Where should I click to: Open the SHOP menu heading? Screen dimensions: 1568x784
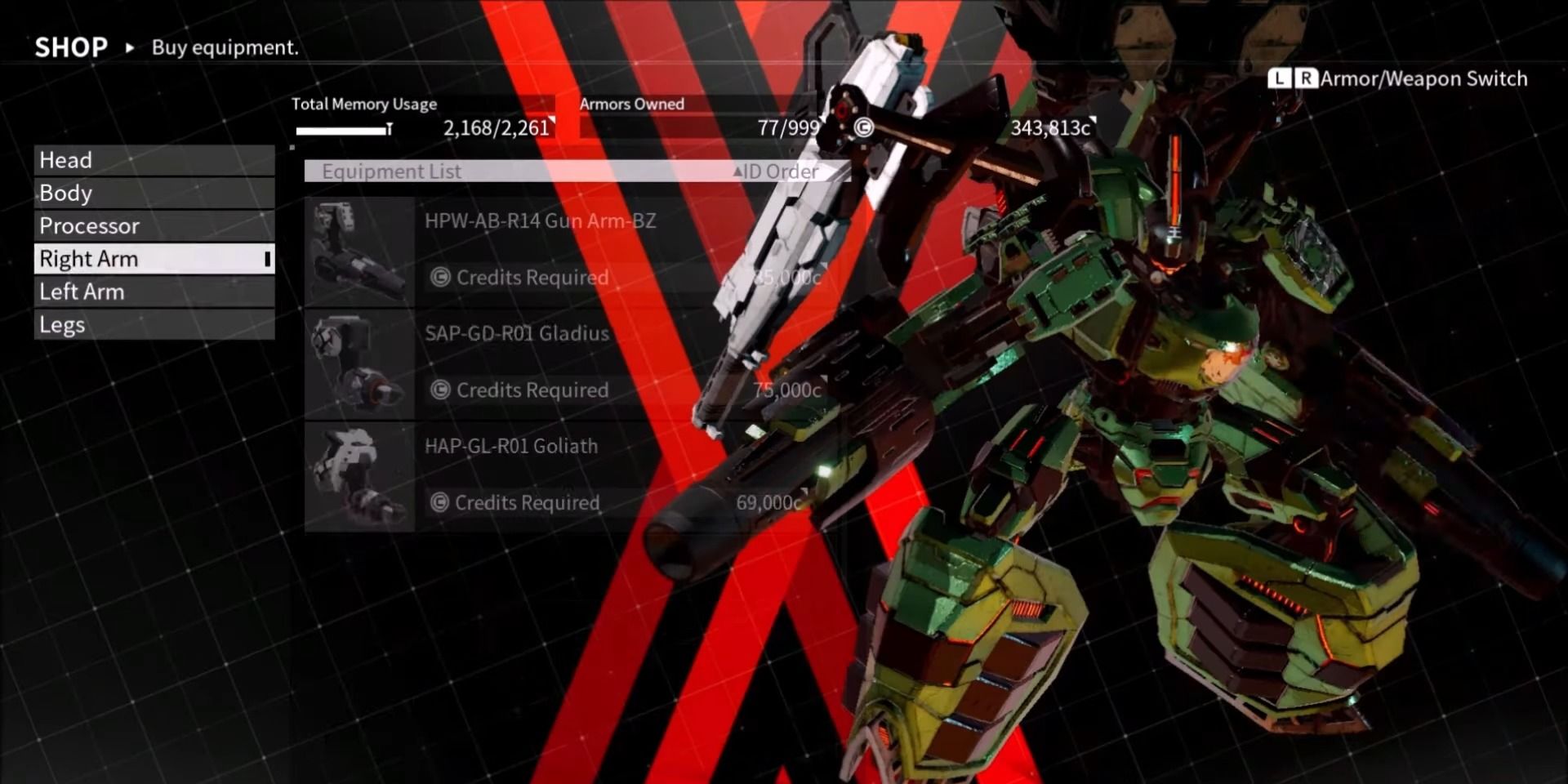pyautogui.click(x=70, y=47)
